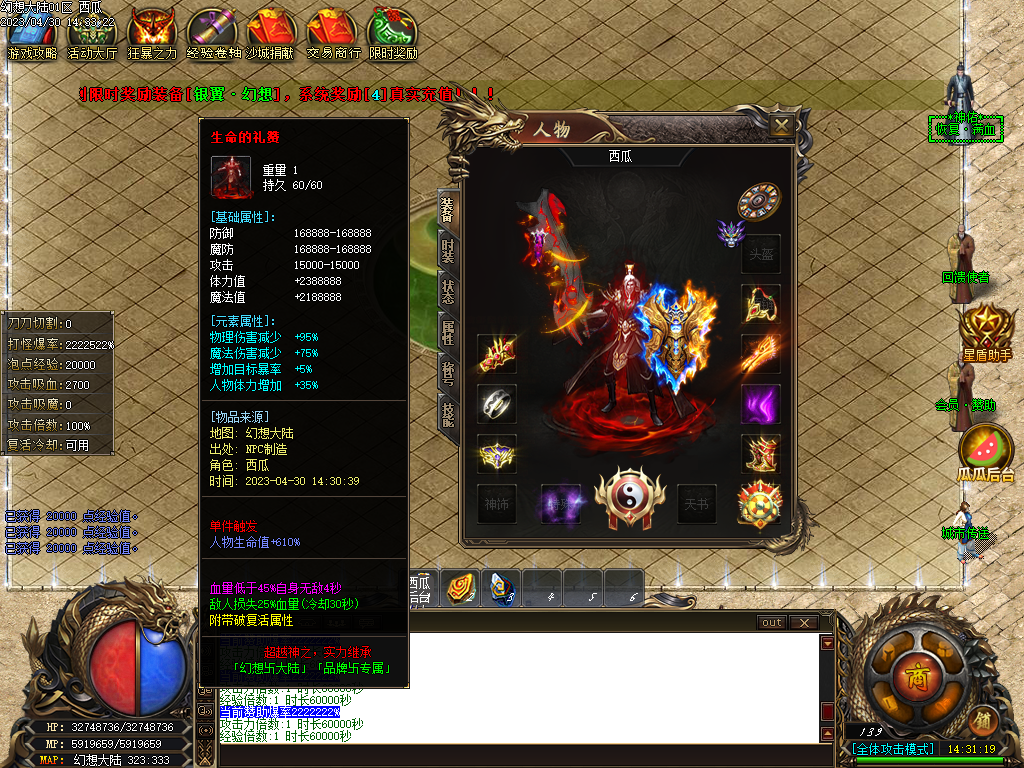Toggle the 全体攻击模式 attack mode label
The width and height of the screenshot is (1024, 768).
point(893,749)
